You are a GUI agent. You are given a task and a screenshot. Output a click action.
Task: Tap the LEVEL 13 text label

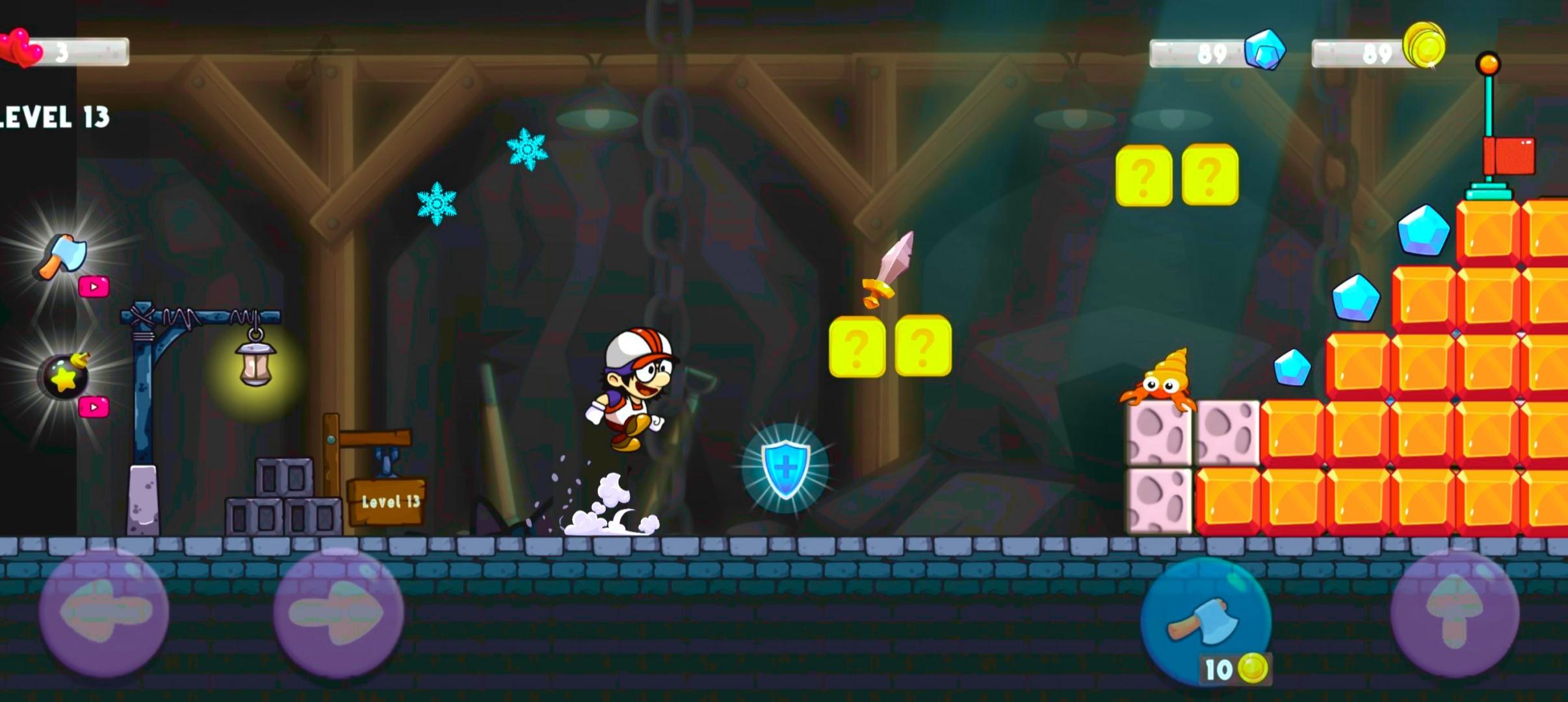55,117
